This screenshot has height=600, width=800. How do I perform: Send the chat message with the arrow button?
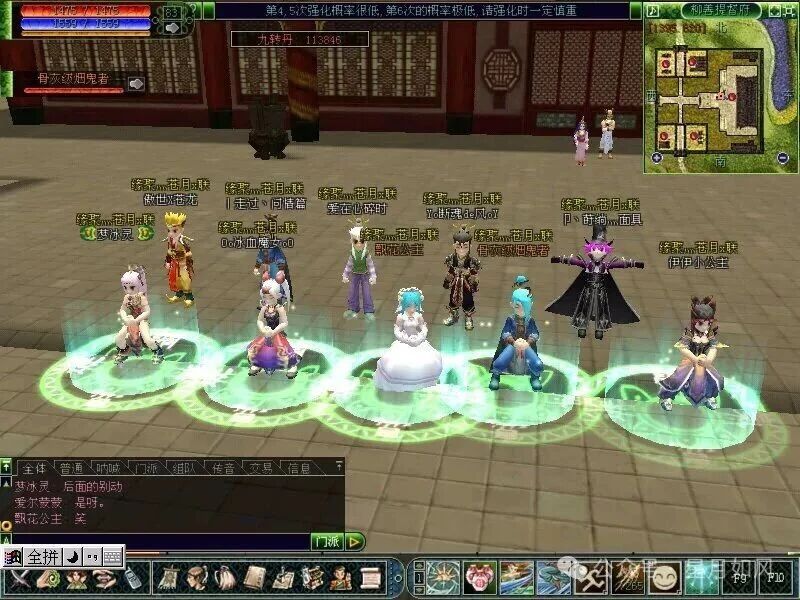pos(355,541)
